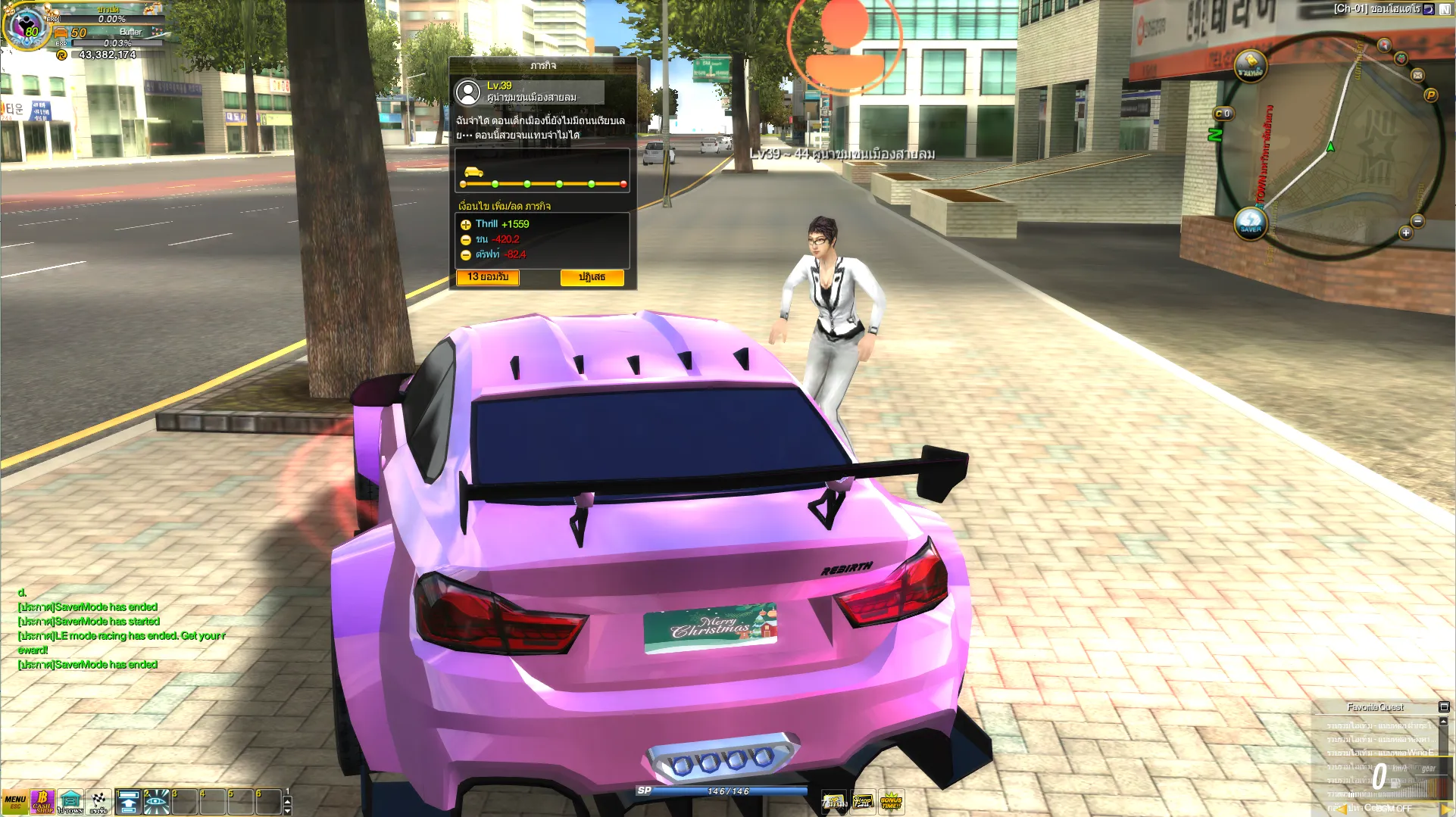Click the hotbar page down arrow
Image resolution: width=1456 pixels, height=817 pixels.
(x=287, y=811)
